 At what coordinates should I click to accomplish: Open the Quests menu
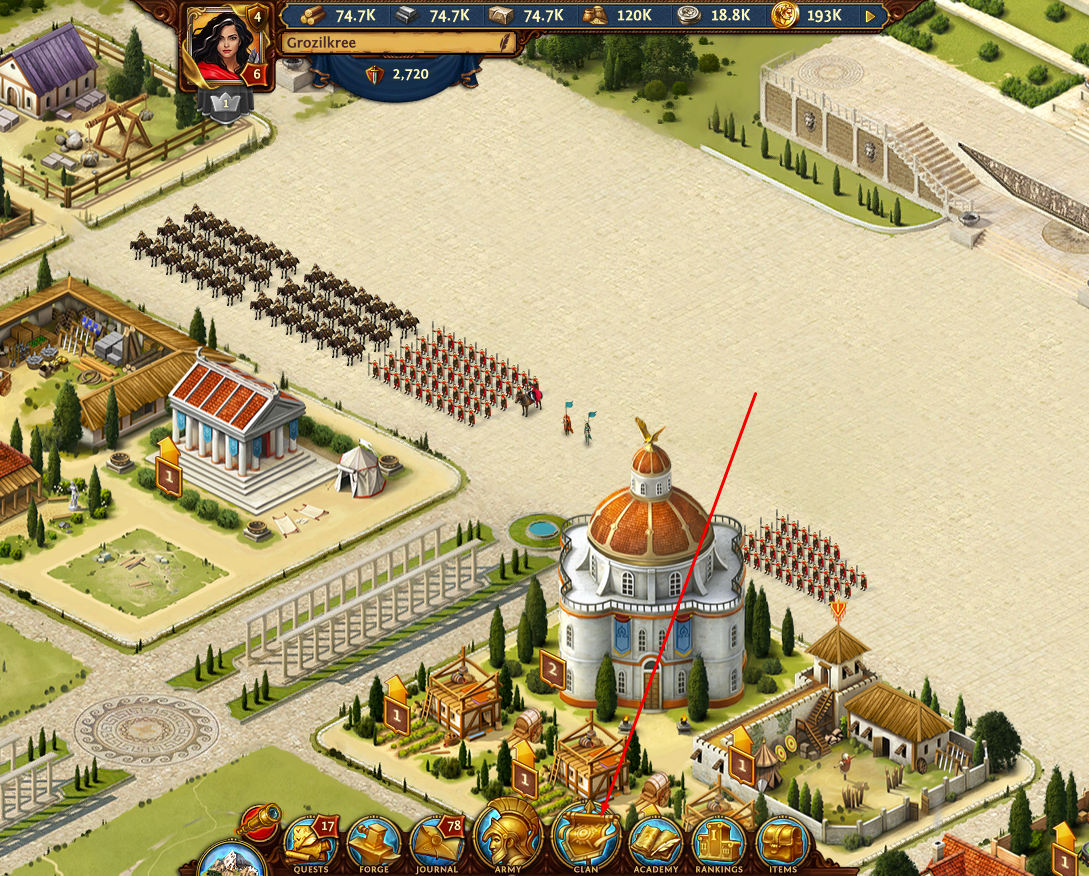tap(312, 842)
